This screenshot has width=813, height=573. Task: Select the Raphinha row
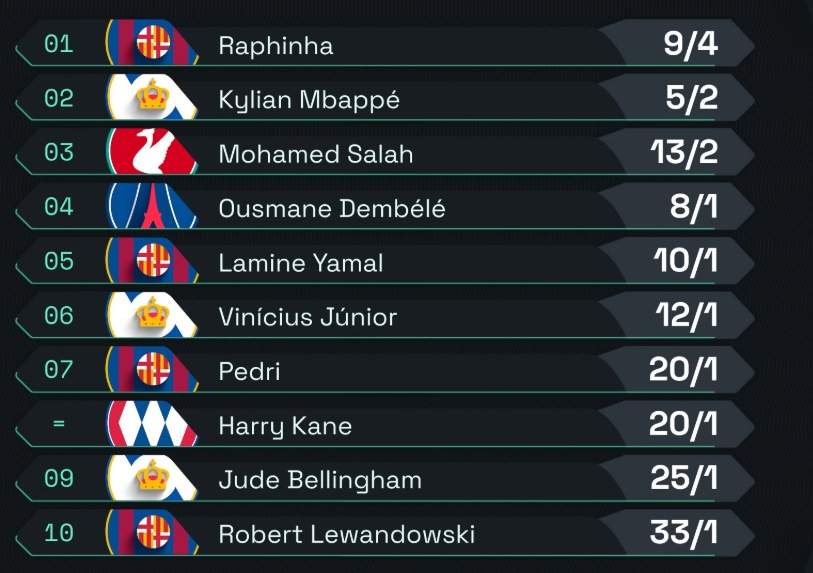click(x=276, y=46)
